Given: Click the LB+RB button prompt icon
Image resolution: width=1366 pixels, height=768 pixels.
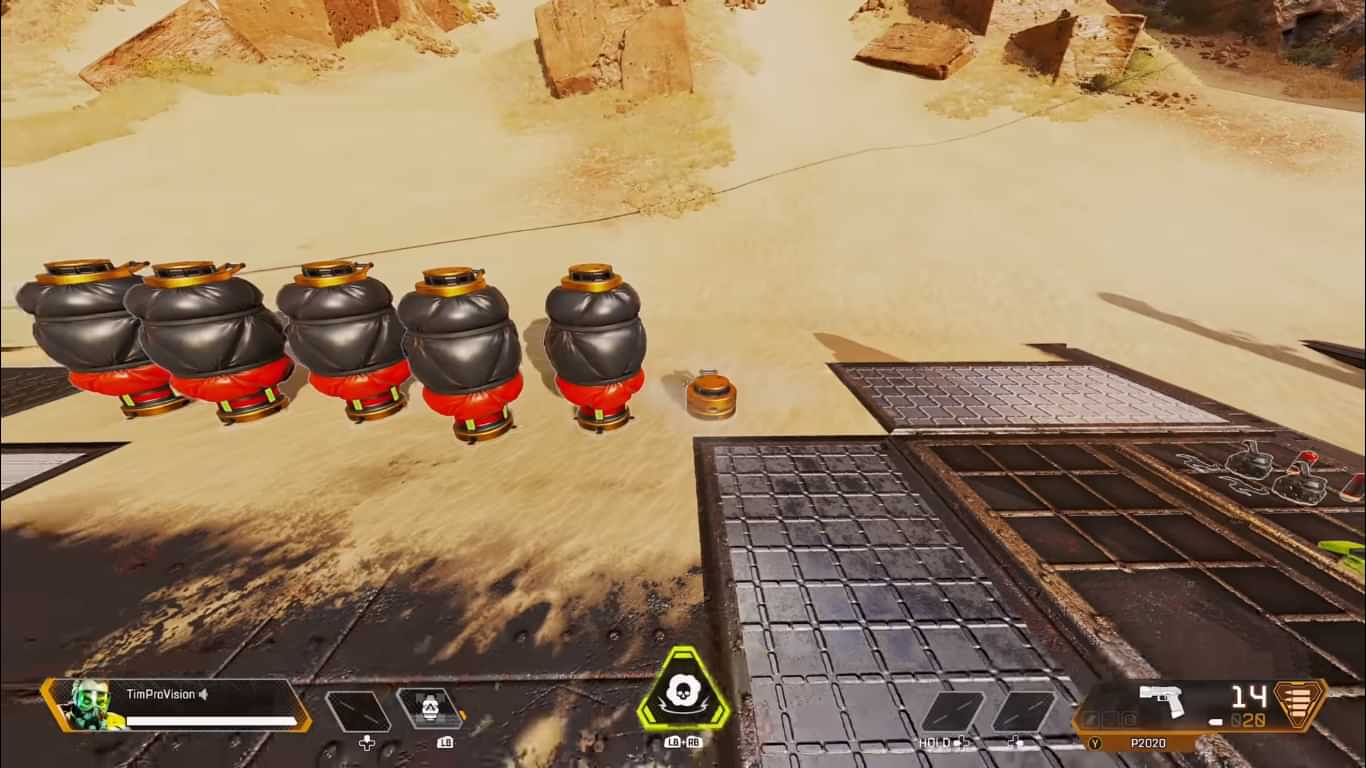Looking at the screenshot, I should coord(685,743).
